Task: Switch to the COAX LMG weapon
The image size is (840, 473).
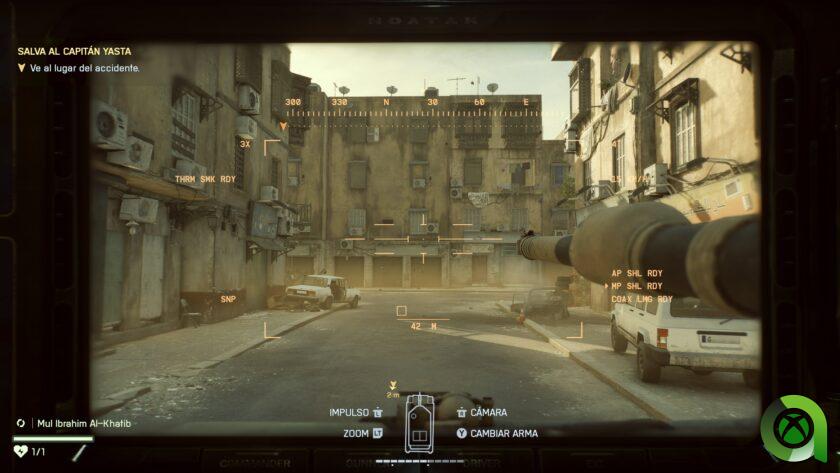Action: [643, 299]
